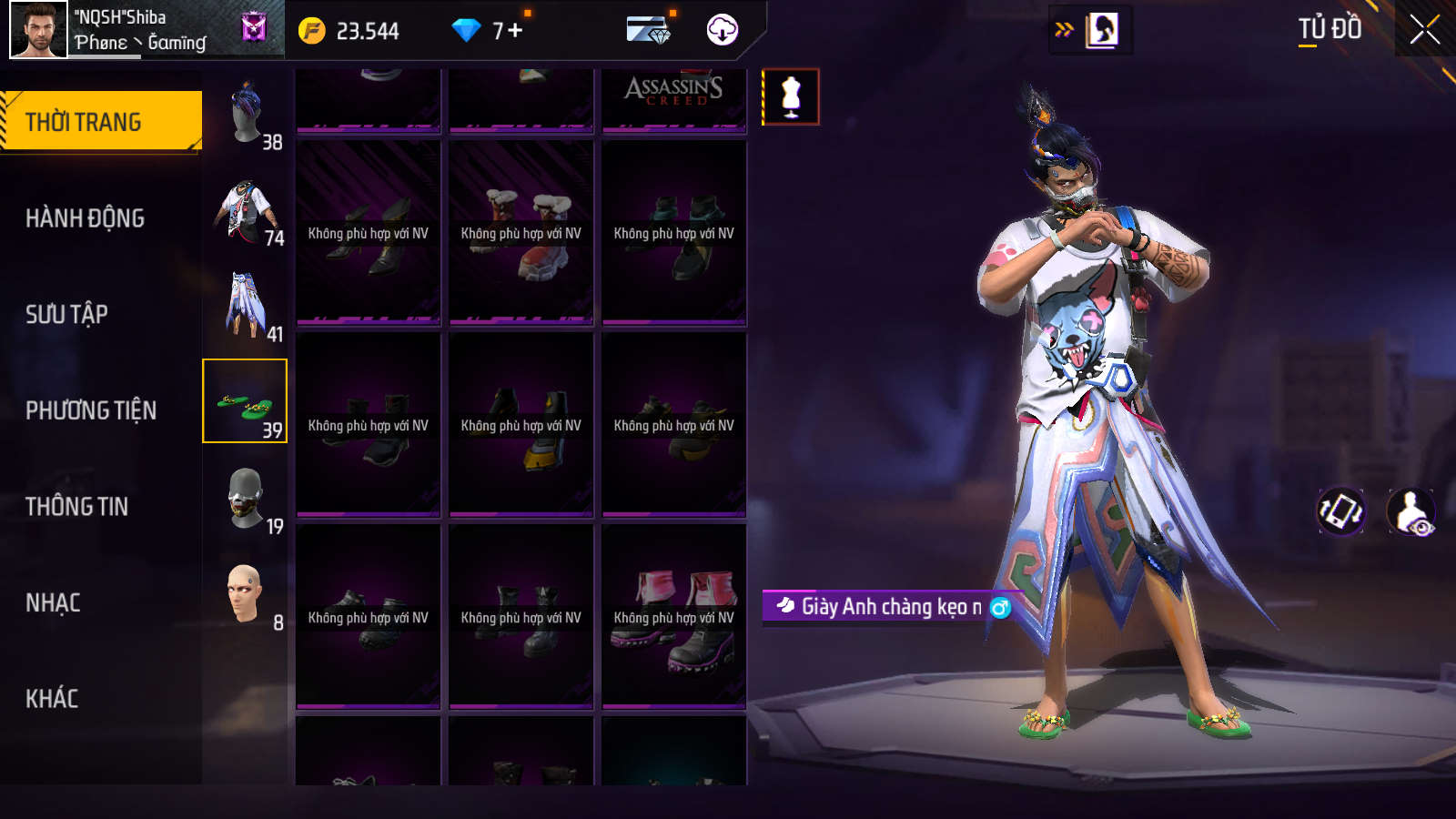Viewport: 1456px width, 819px height.
Task: Click the mannequin outfit preset icon
Action: point(790,96)
